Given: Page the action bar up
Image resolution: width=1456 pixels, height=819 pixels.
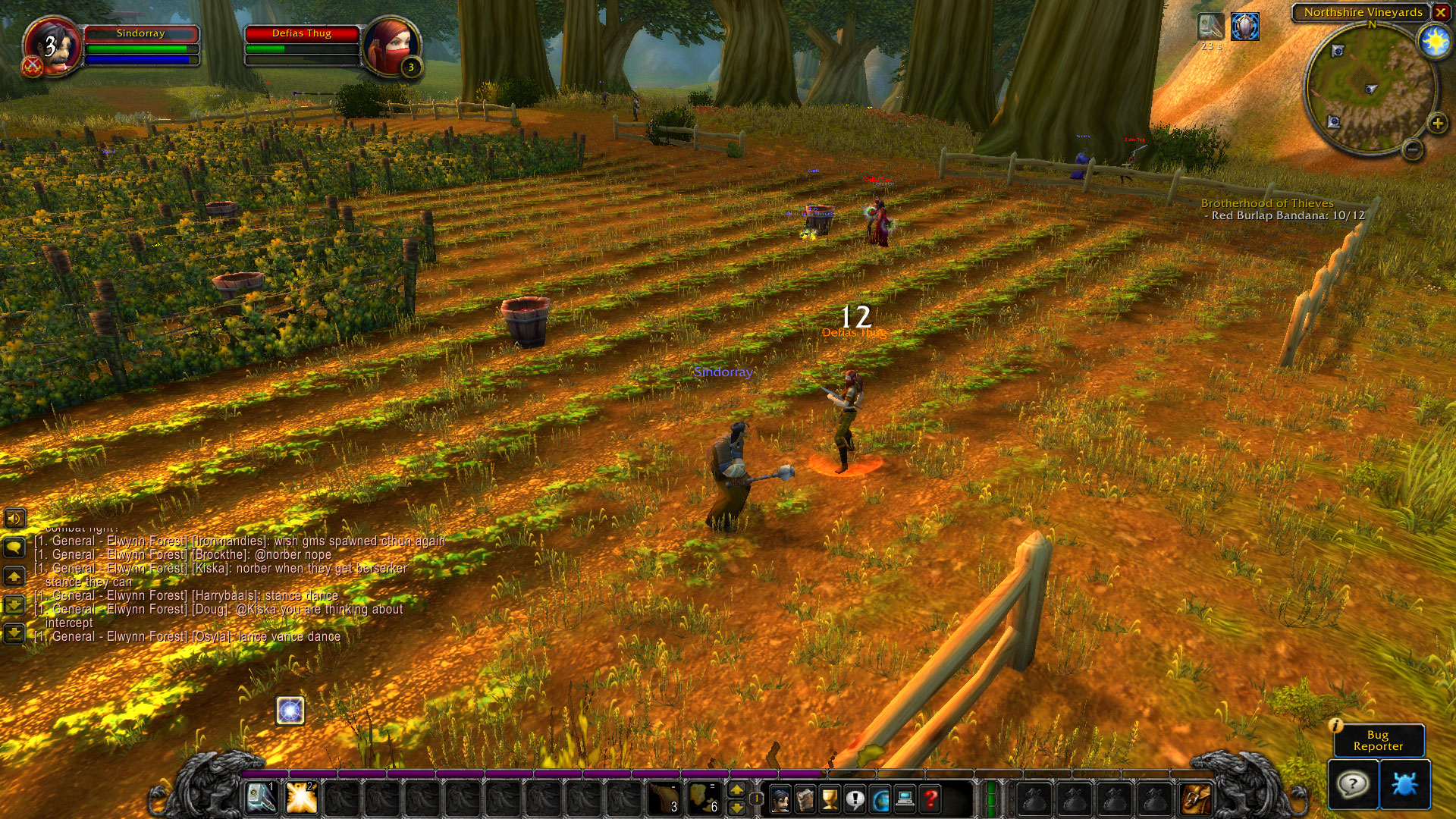Looking at the screenshot, I should (x=736, y=790).
